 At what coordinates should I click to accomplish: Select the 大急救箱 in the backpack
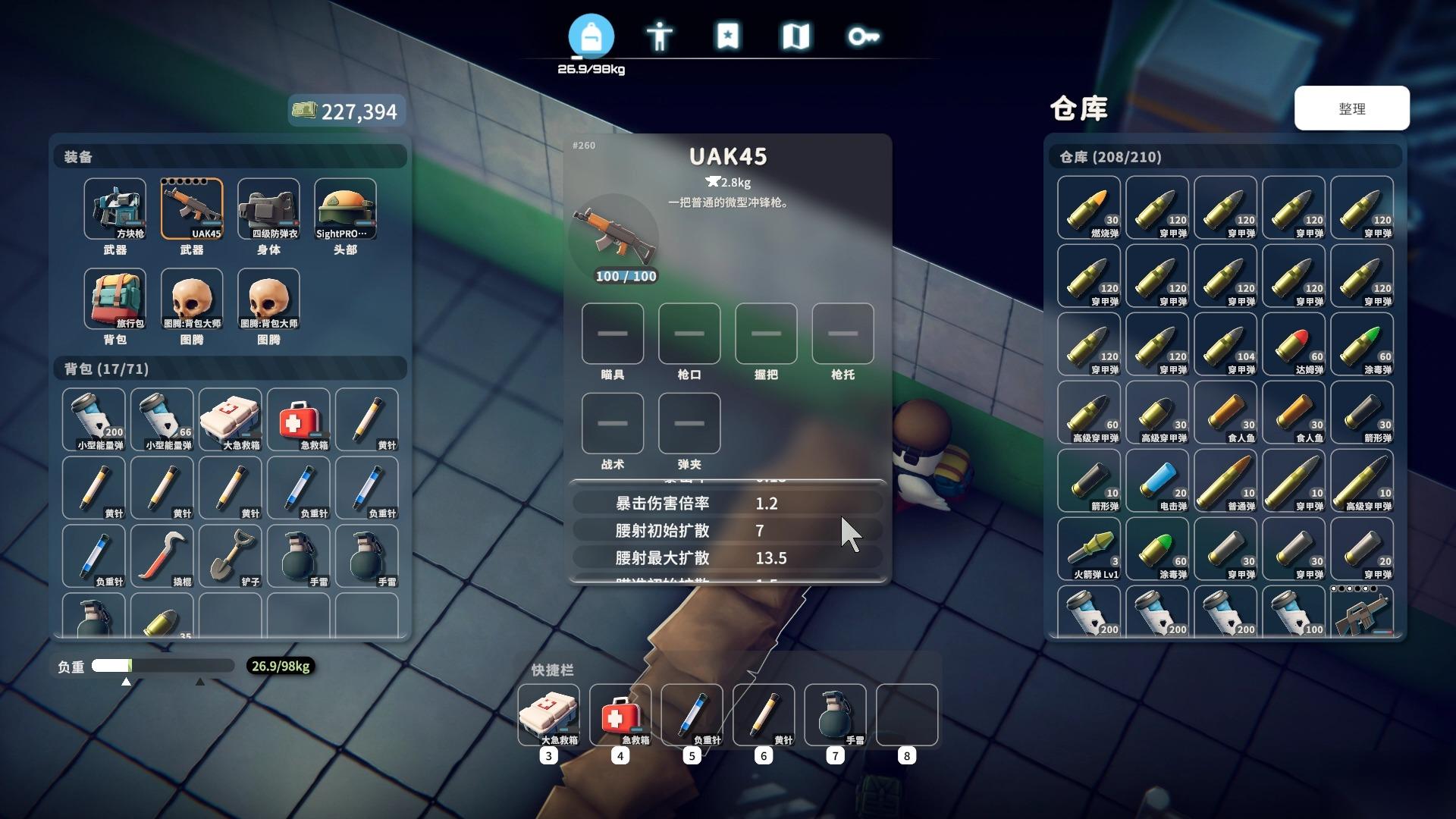[x=230, y=419]
